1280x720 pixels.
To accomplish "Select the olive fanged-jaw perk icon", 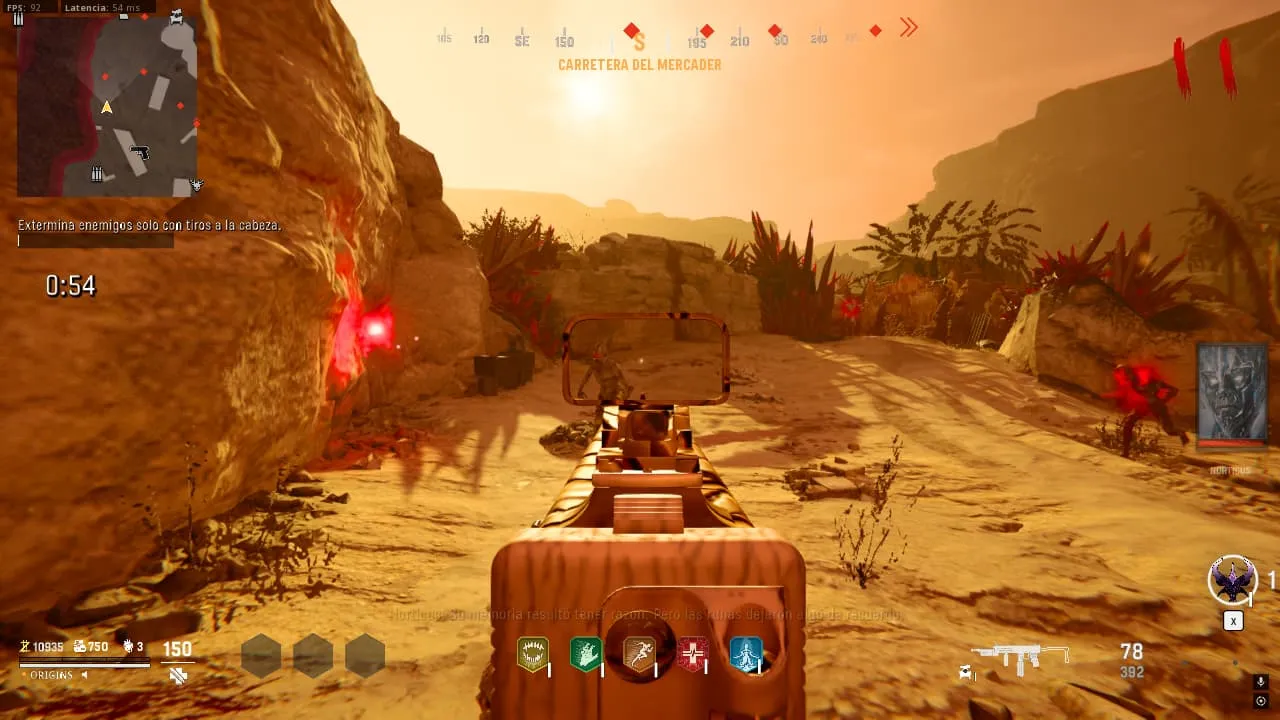I will point(532,655).
